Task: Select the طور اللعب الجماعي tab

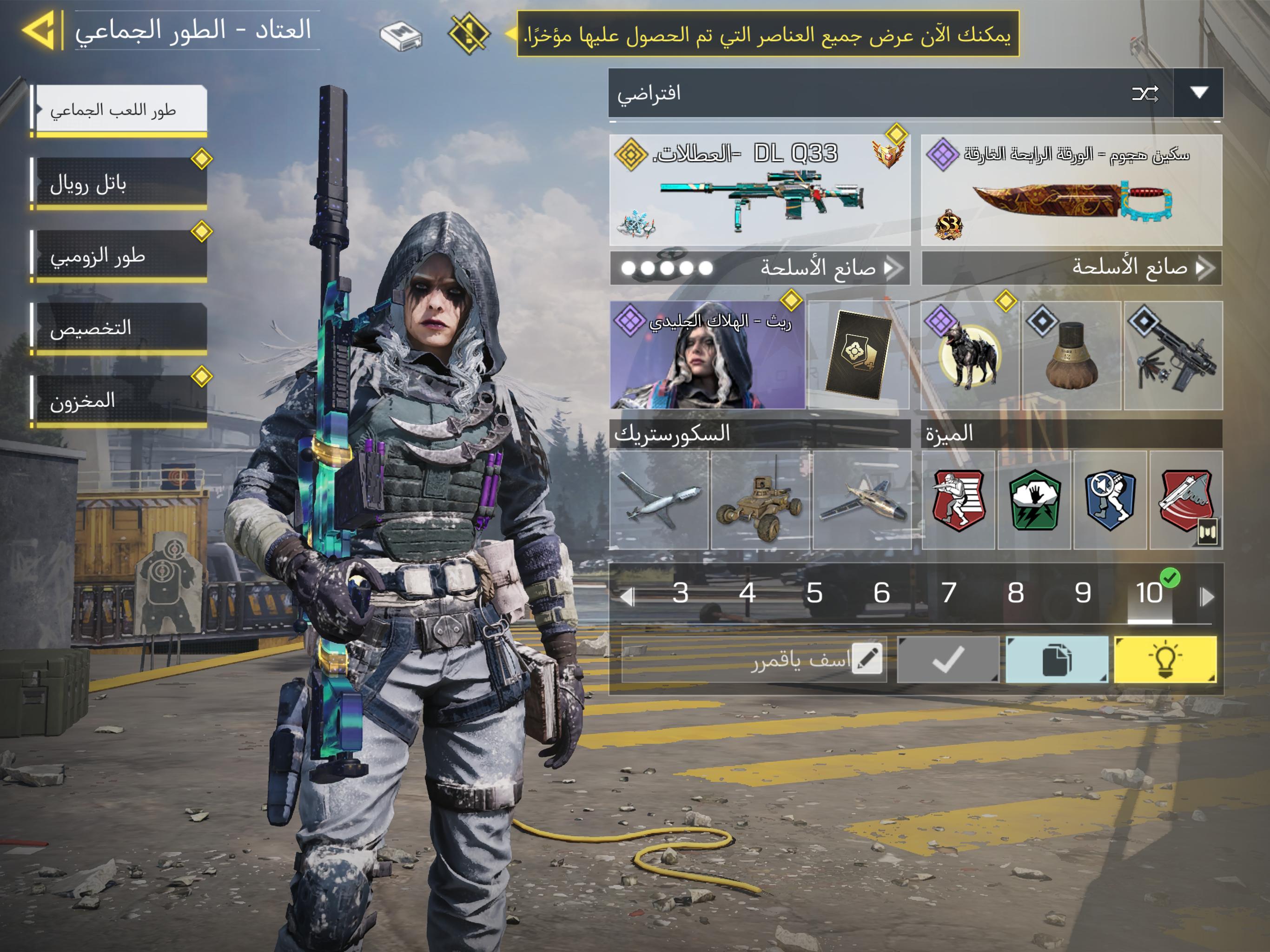Action: click(x=119, y=110)
